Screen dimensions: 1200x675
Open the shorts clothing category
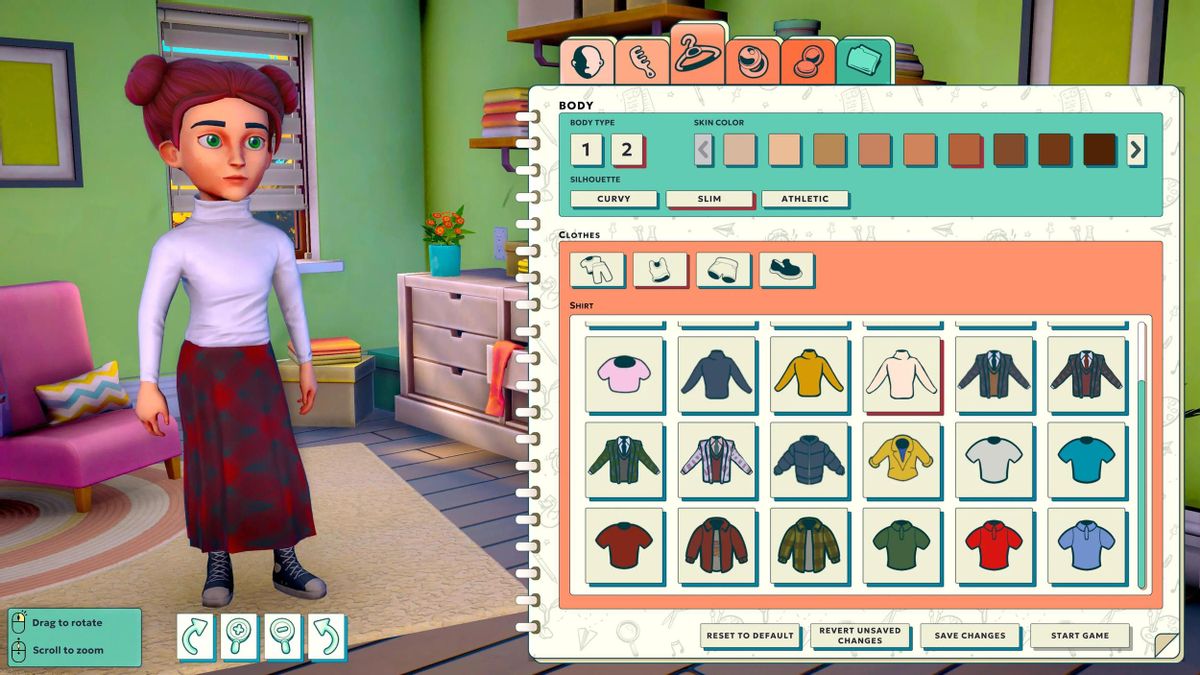pos(723,270)
